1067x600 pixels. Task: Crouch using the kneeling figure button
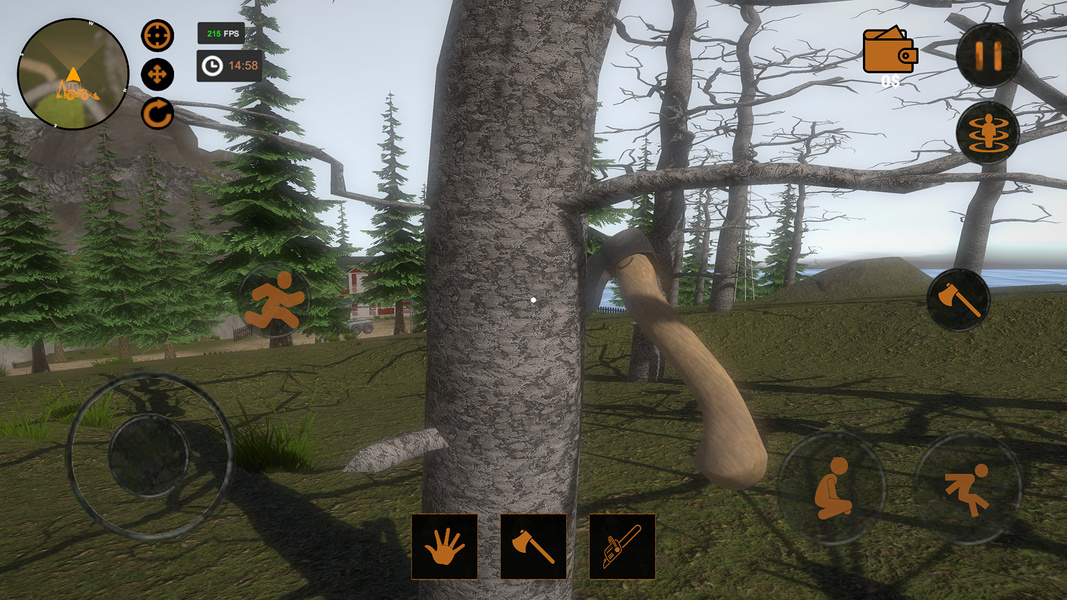[831, 488]
